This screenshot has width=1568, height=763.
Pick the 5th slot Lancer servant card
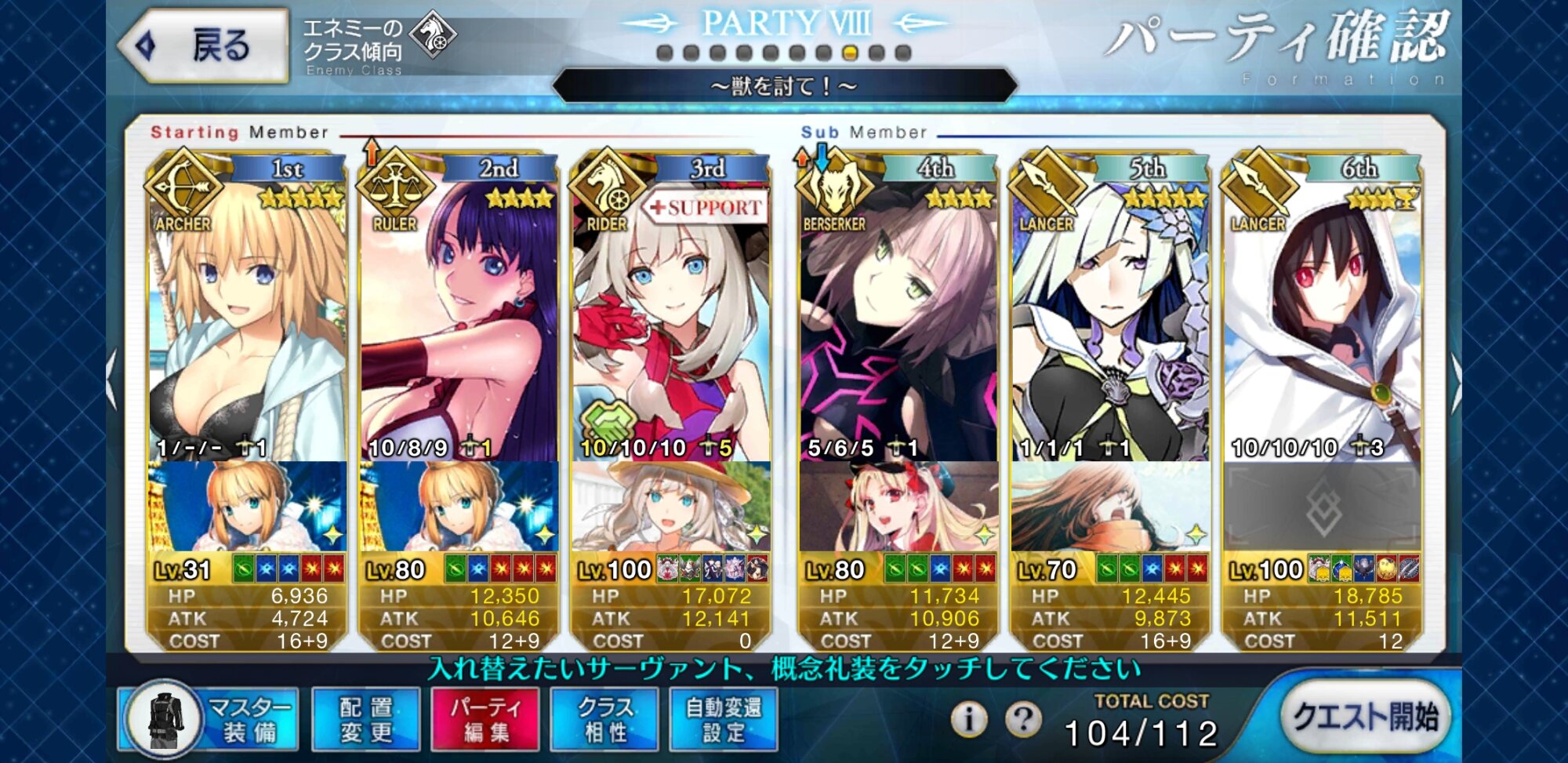(x=1110, y=314)
